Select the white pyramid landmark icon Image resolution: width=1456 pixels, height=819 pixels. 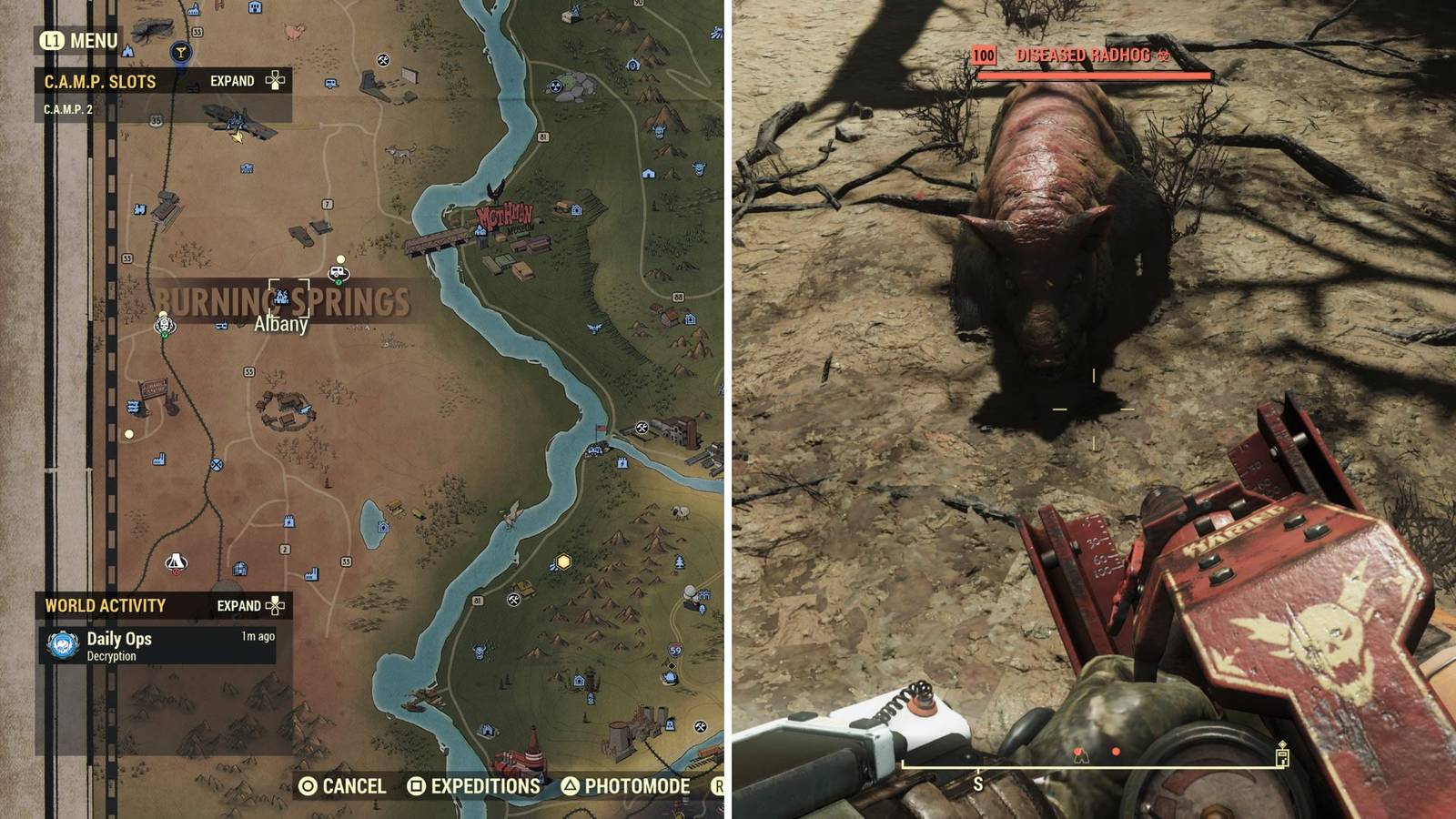pos(176,562)
